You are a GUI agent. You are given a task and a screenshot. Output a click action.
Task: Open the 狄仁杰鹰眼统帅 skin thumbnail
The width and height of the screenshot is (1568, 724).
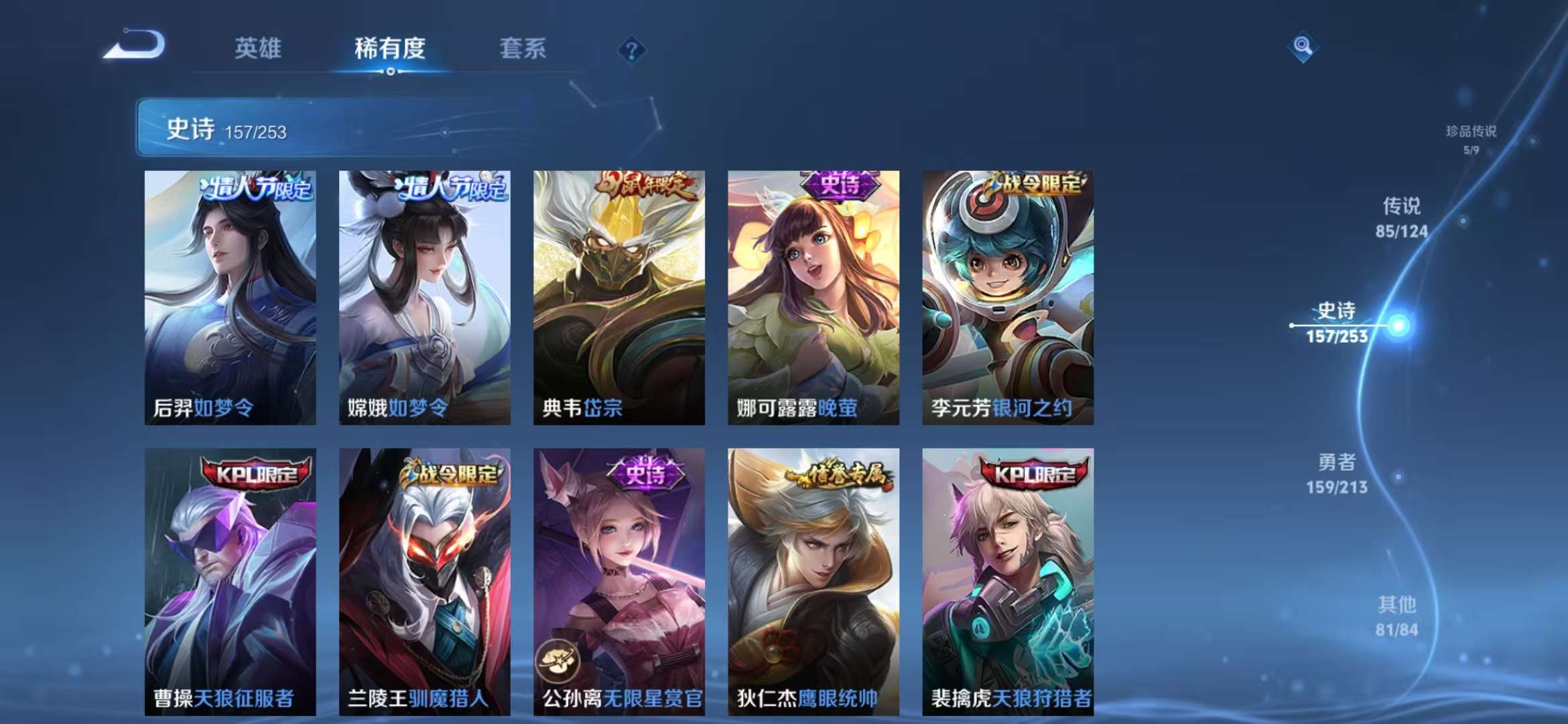[x=813, y=583]
